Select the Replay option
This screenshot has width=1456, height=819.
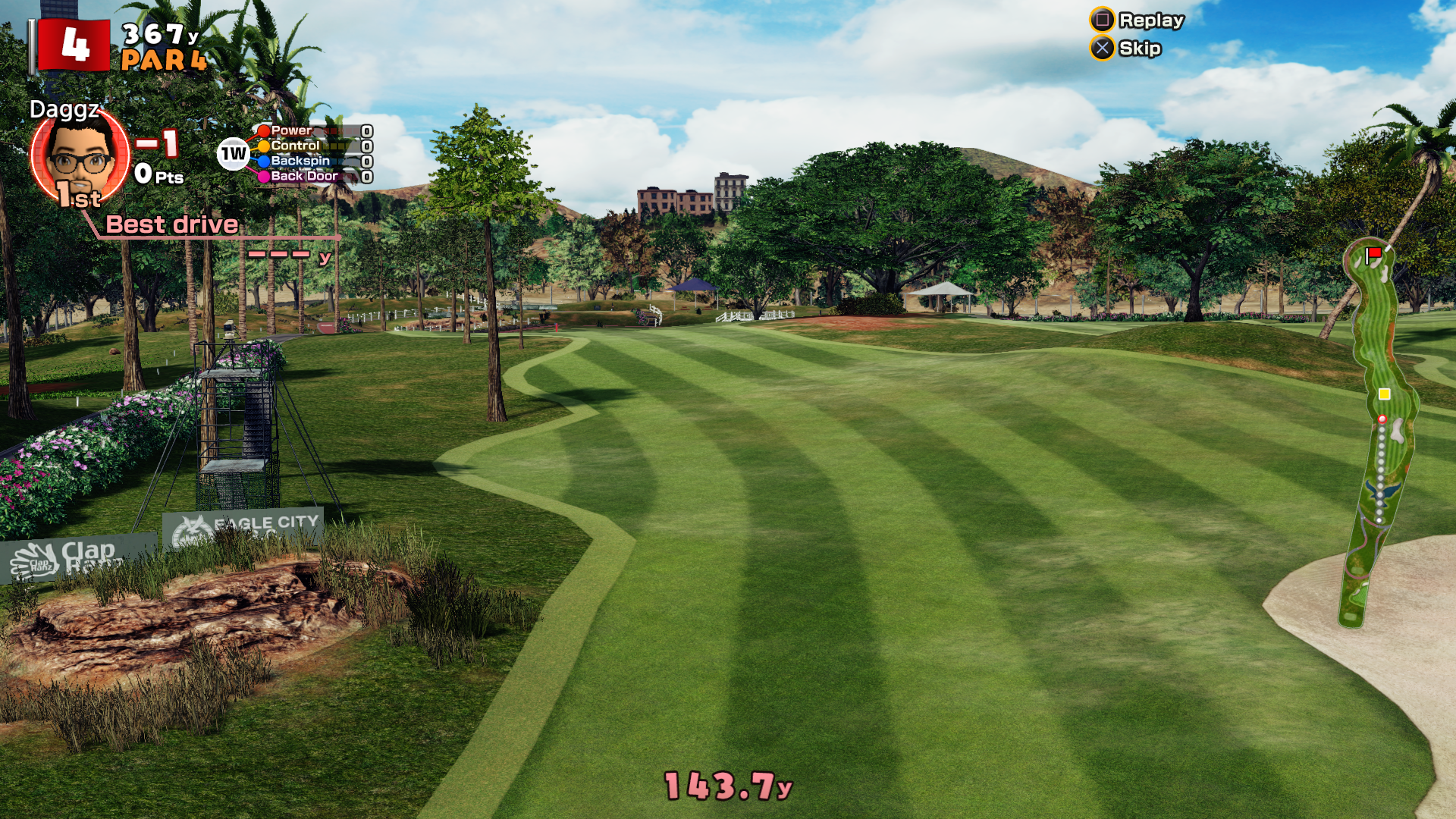[1137, 20]
